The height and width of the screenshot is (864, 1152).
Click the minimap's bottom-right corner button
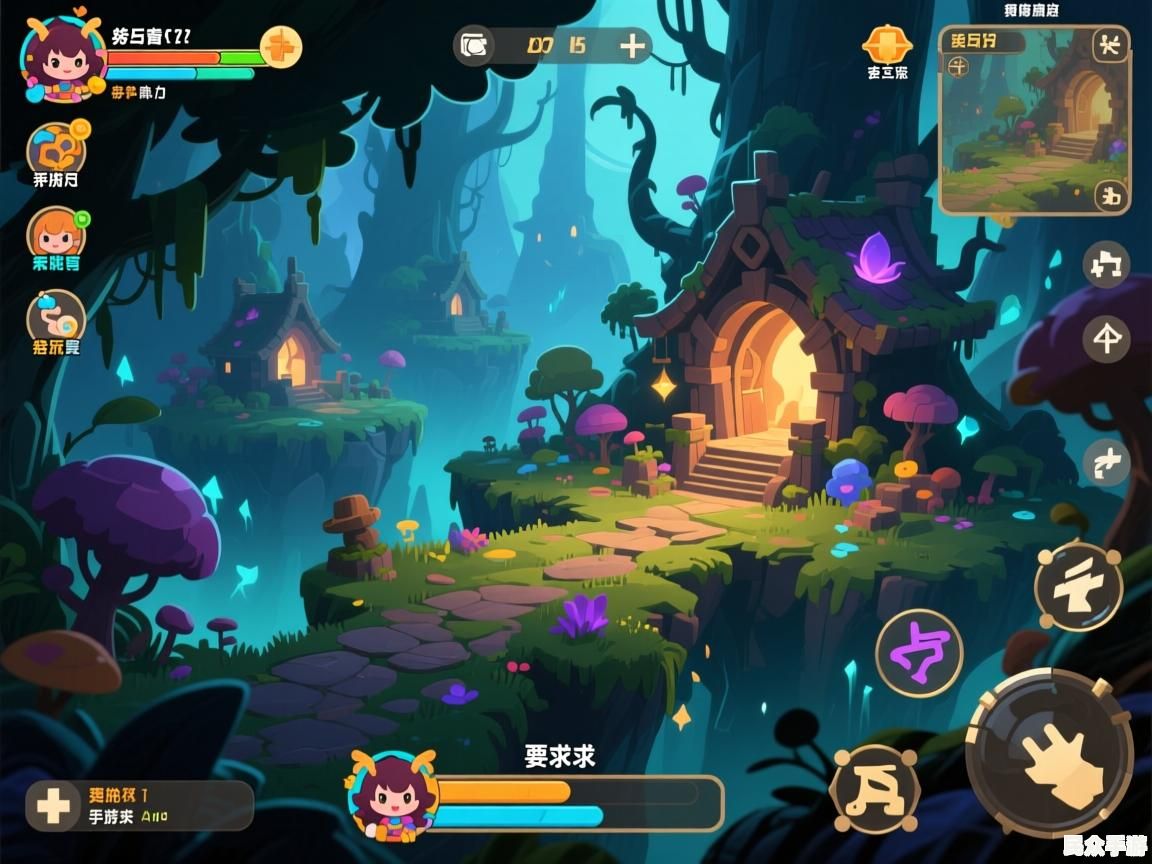click(x=1110, y=195)
